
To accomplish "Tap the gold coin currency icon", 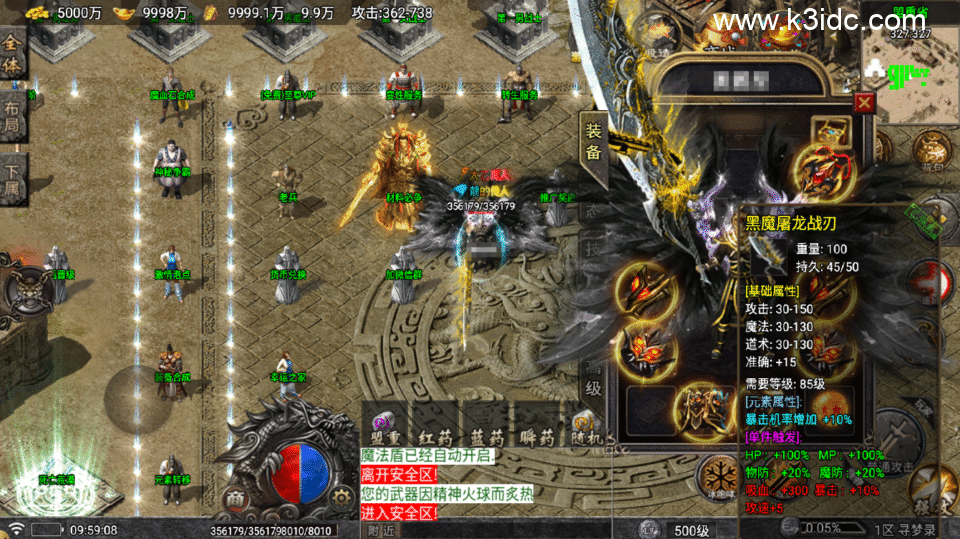I will (38, 13).
